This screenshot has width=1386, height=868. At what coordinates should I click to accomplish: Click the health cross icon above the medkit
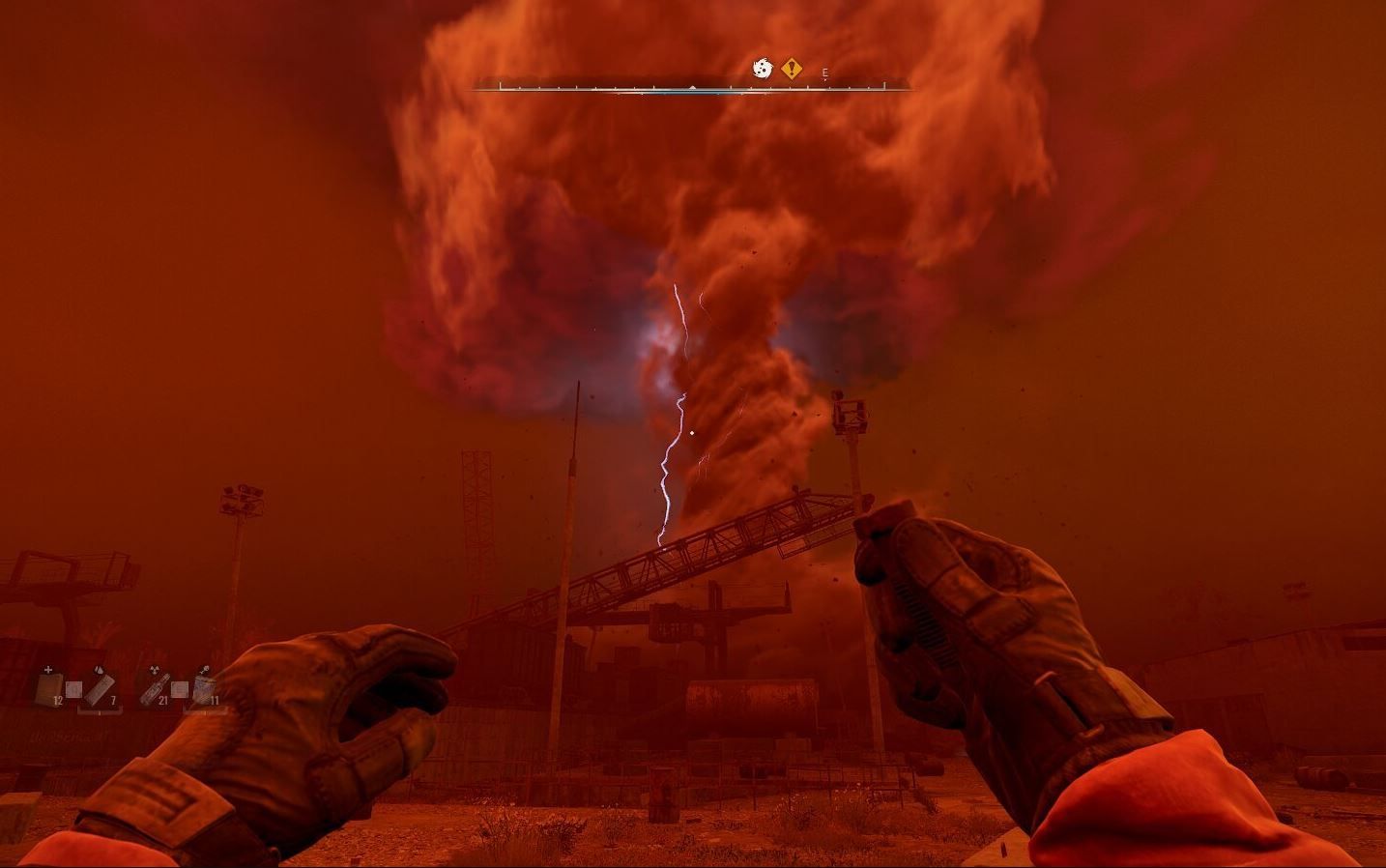pyautogui.click(x=47, y=669)
